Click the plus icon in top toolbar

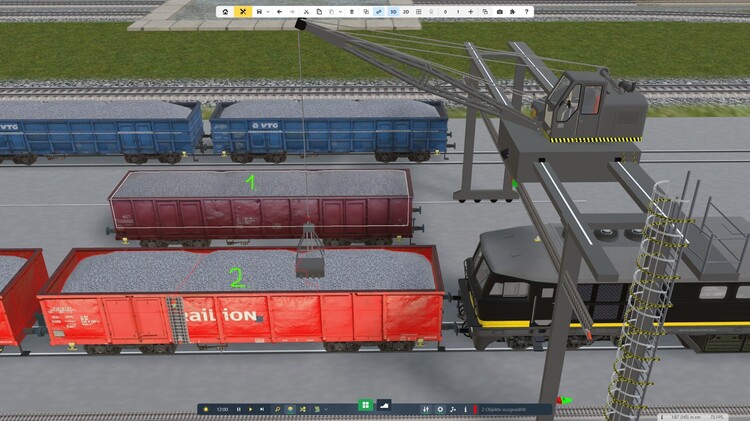coord(470,11)
